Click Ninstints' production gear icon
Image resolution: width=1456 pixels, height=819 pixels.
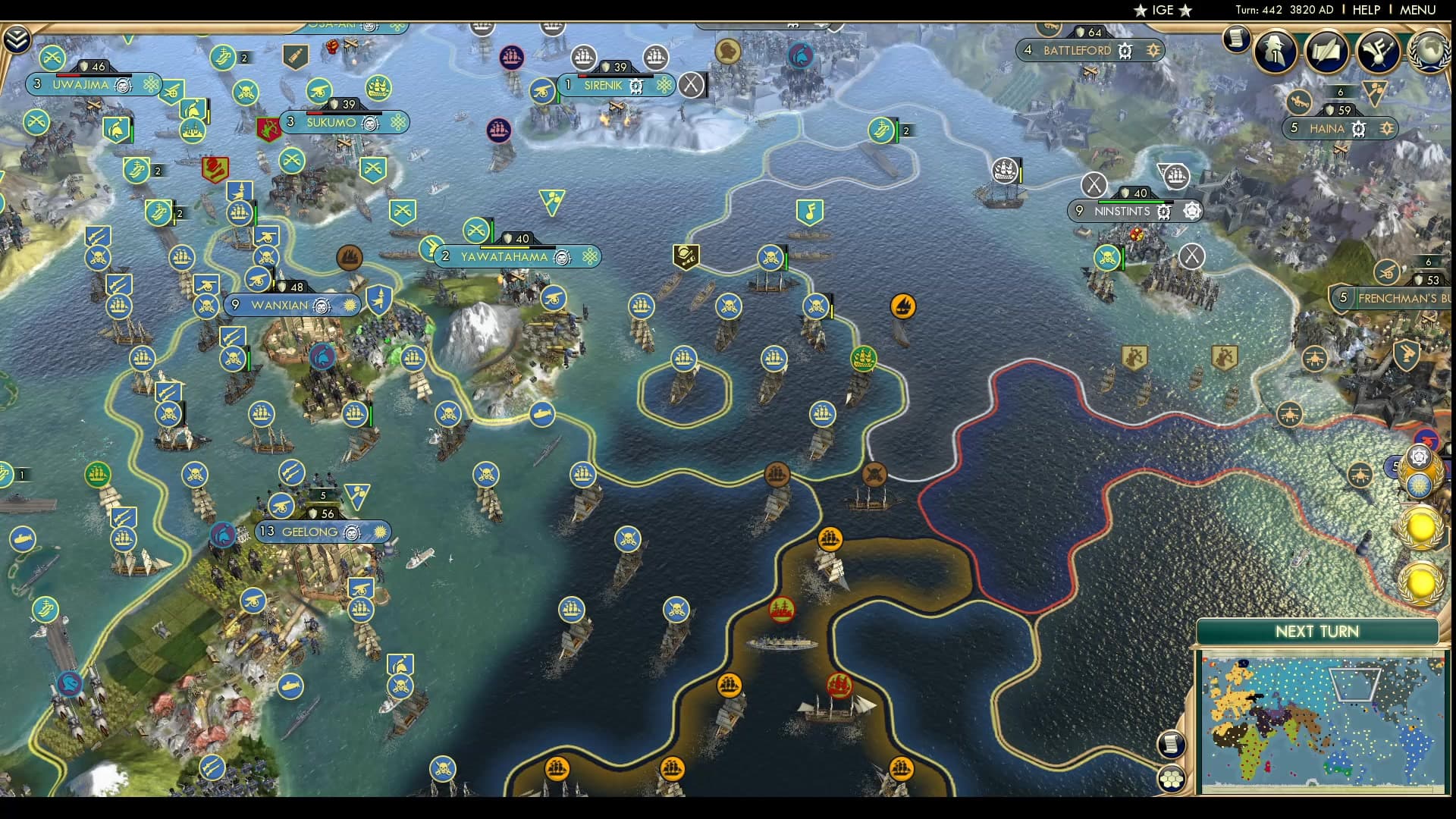1163,212
